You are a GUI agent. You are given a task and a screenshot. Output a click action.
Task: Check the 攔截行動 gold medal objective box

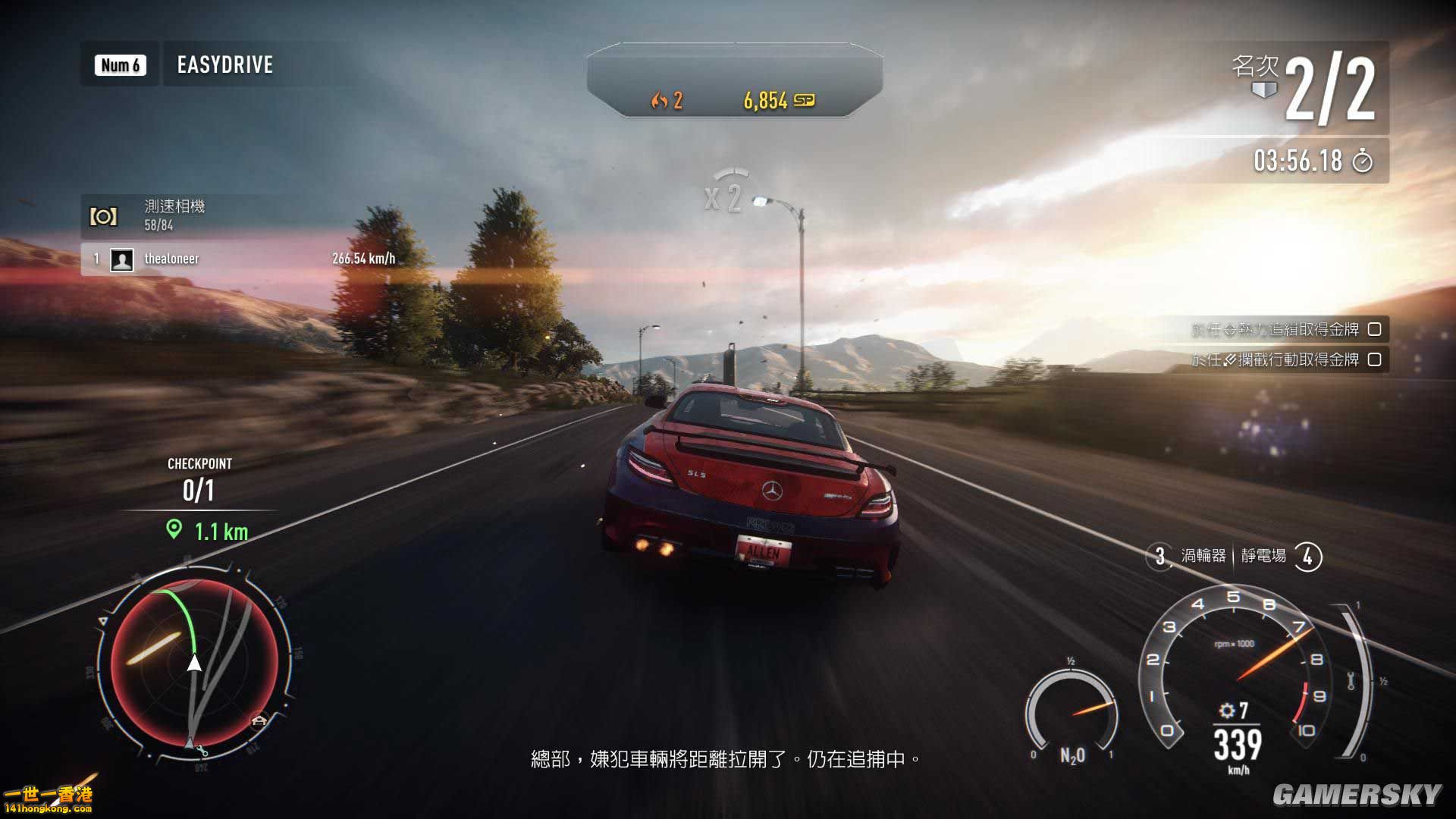point(1374,361)
